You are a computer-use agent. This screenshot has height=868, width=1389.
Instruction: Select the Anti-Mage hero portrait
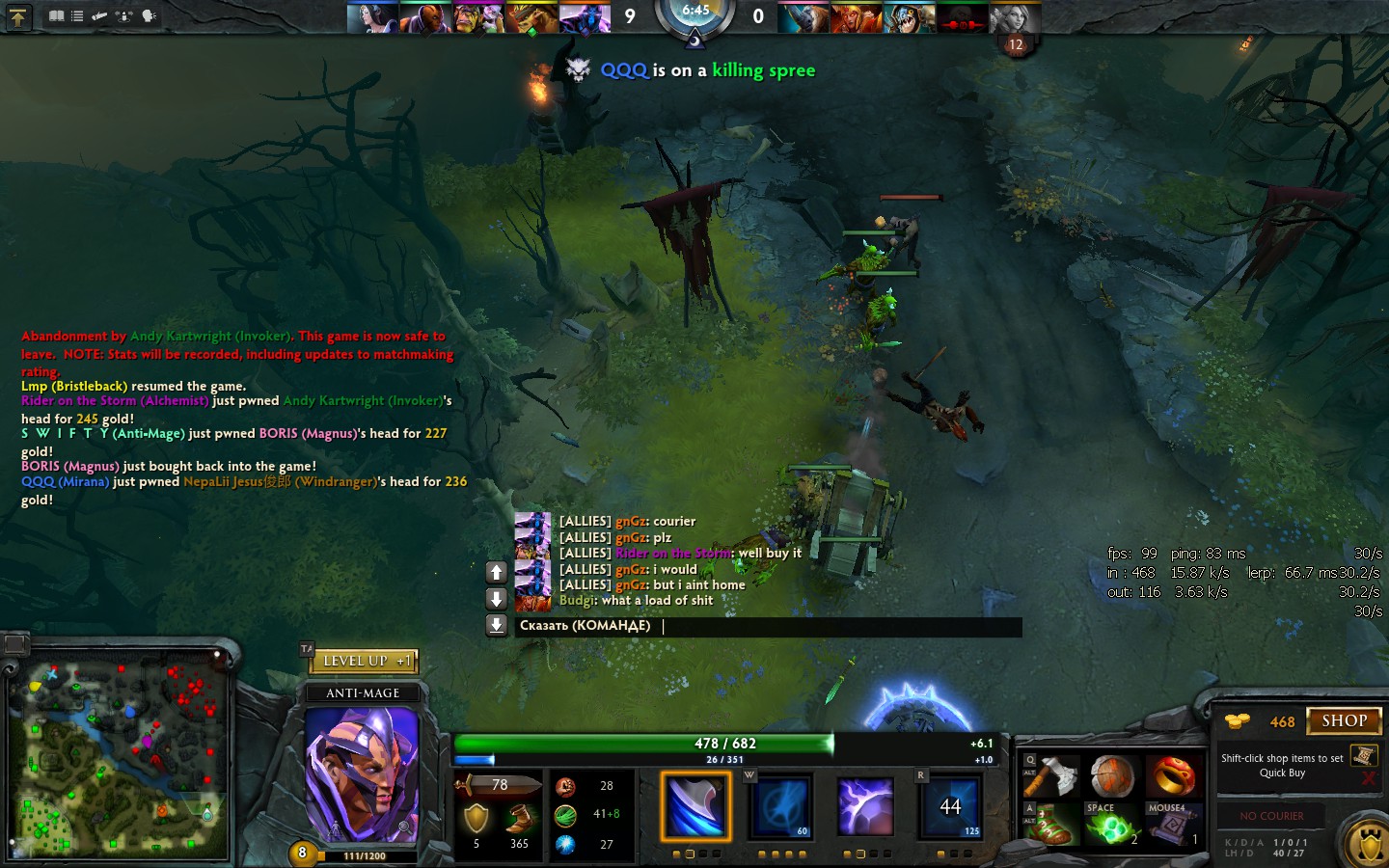coord(362,772)
